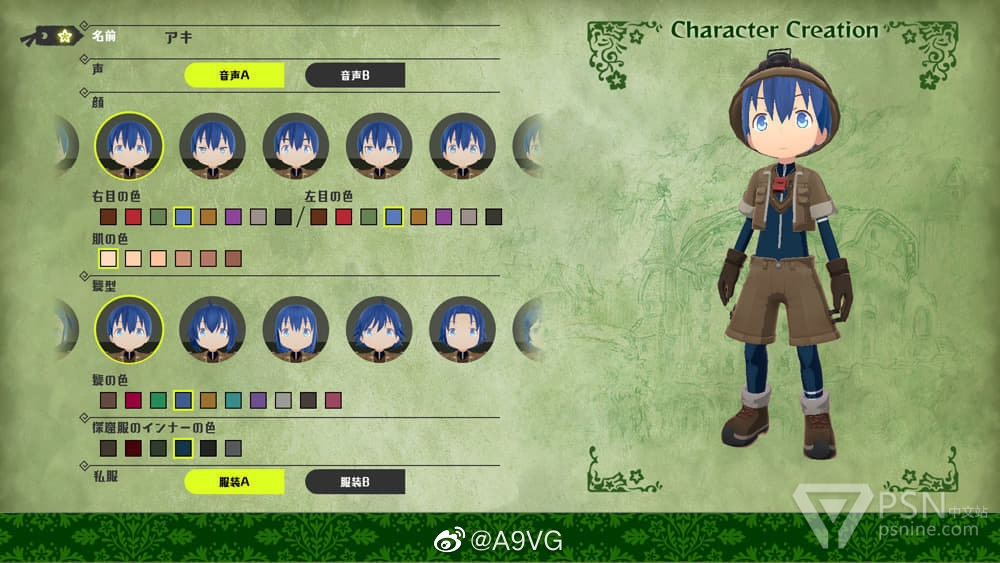Select the dark red inner suit color
Screen dimensions: 1000x563
133,448
